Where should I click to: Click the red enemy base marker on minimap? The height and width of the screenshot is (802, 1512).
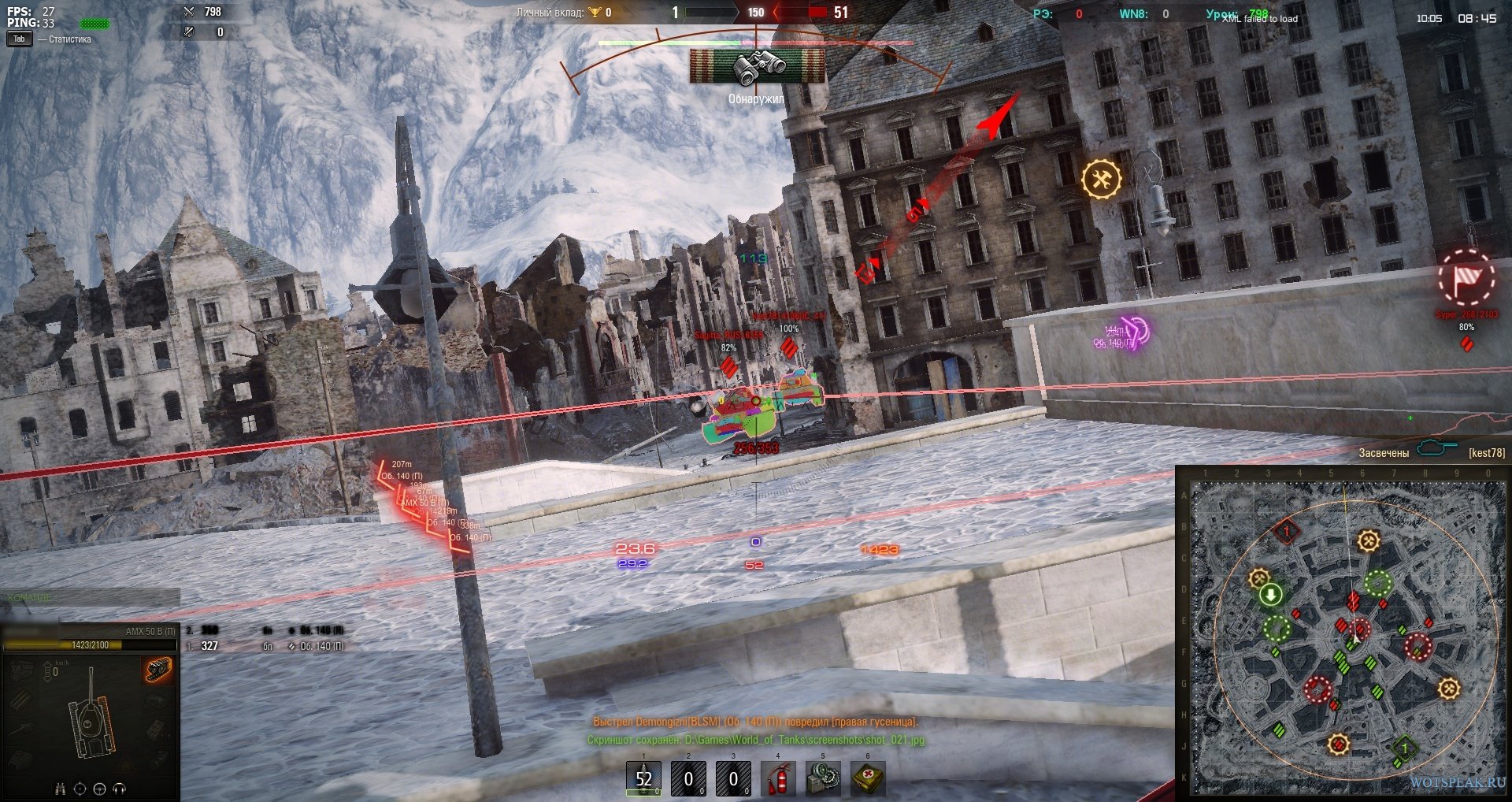1287,532
